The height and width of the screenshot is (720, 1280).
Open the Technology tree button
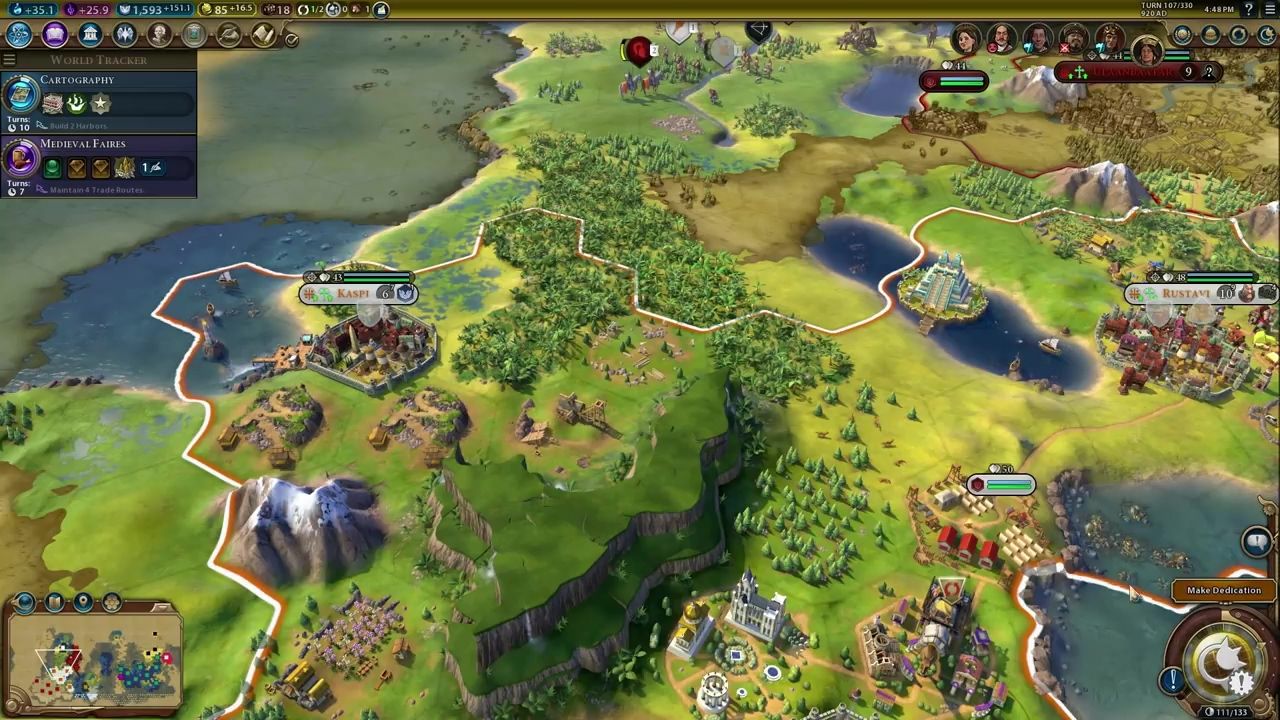click(19, 35)
